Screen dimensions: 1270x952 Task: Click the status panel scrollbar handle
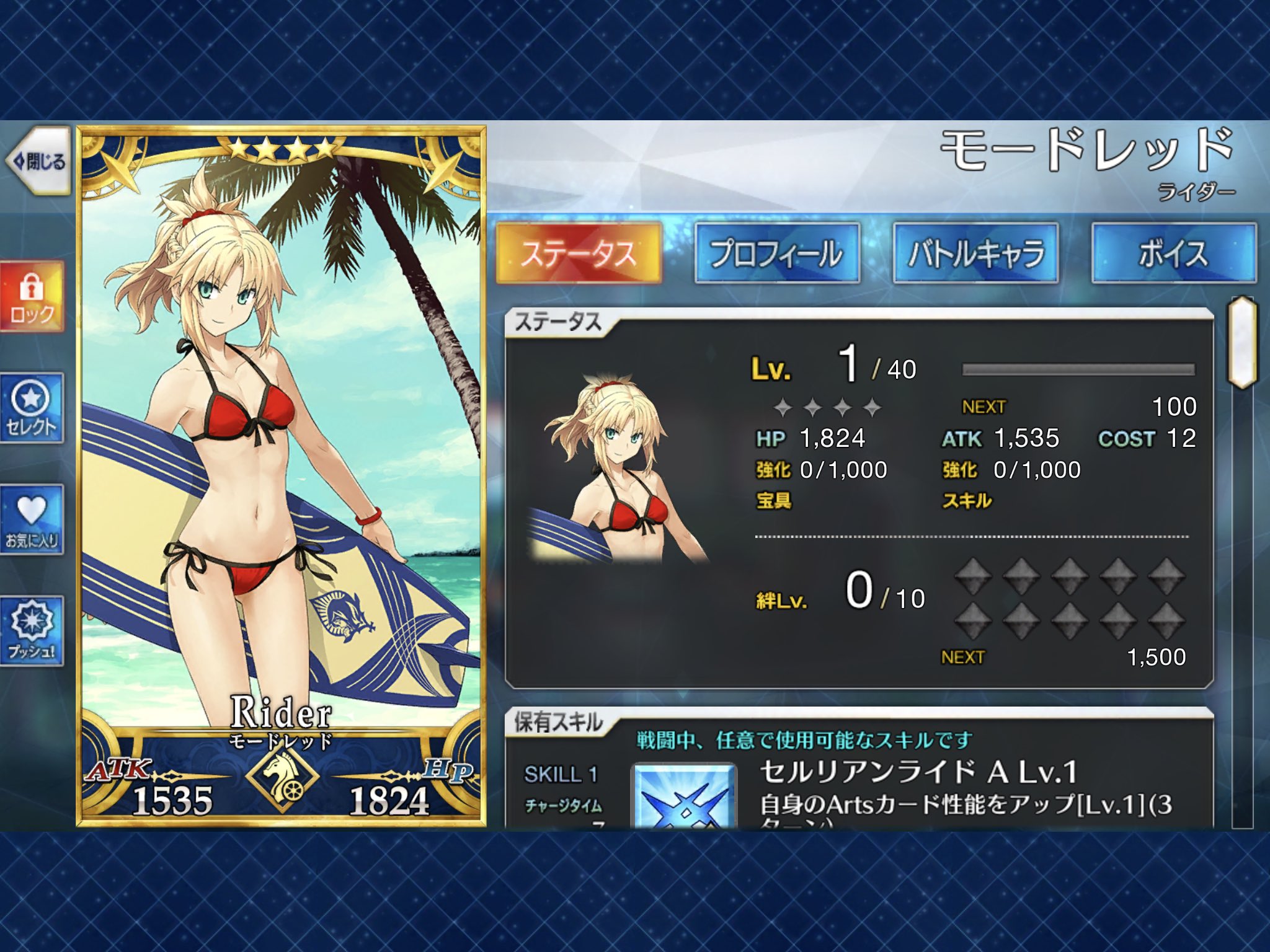point(1241,343)
